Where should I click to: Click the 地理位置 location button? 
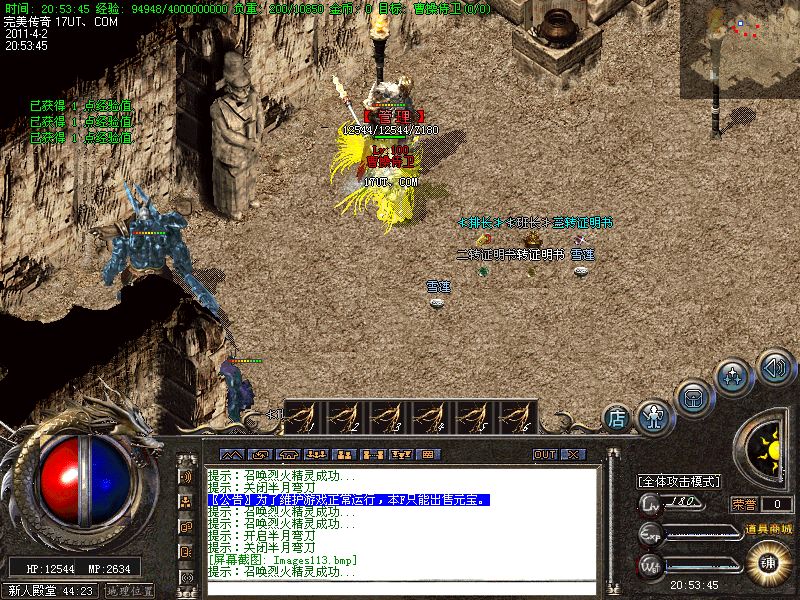click(x=130, y=591)
